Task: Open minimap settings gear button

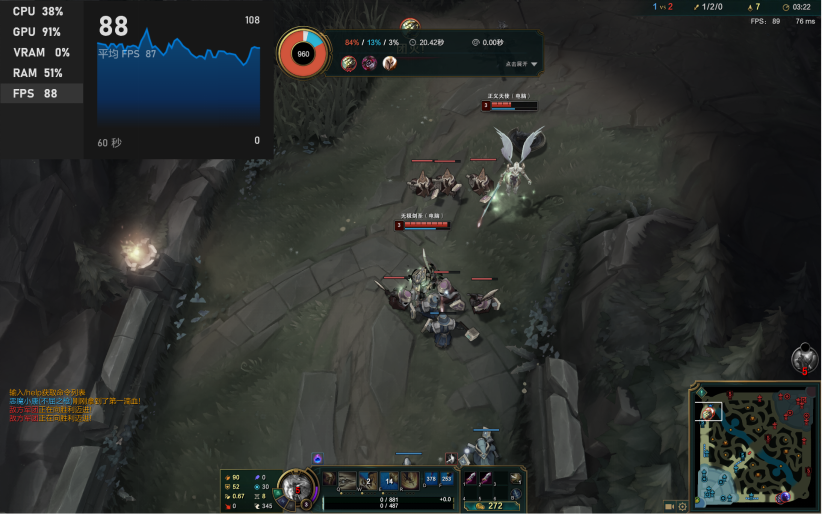Action: point(682,506)
